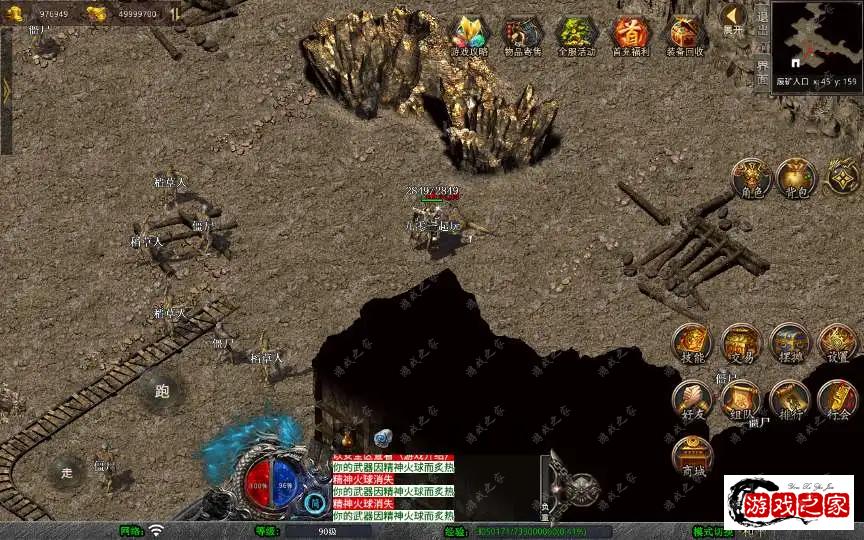Open the 组队 team panel
The width and height of the screenshot is (864, 540).
741,400
